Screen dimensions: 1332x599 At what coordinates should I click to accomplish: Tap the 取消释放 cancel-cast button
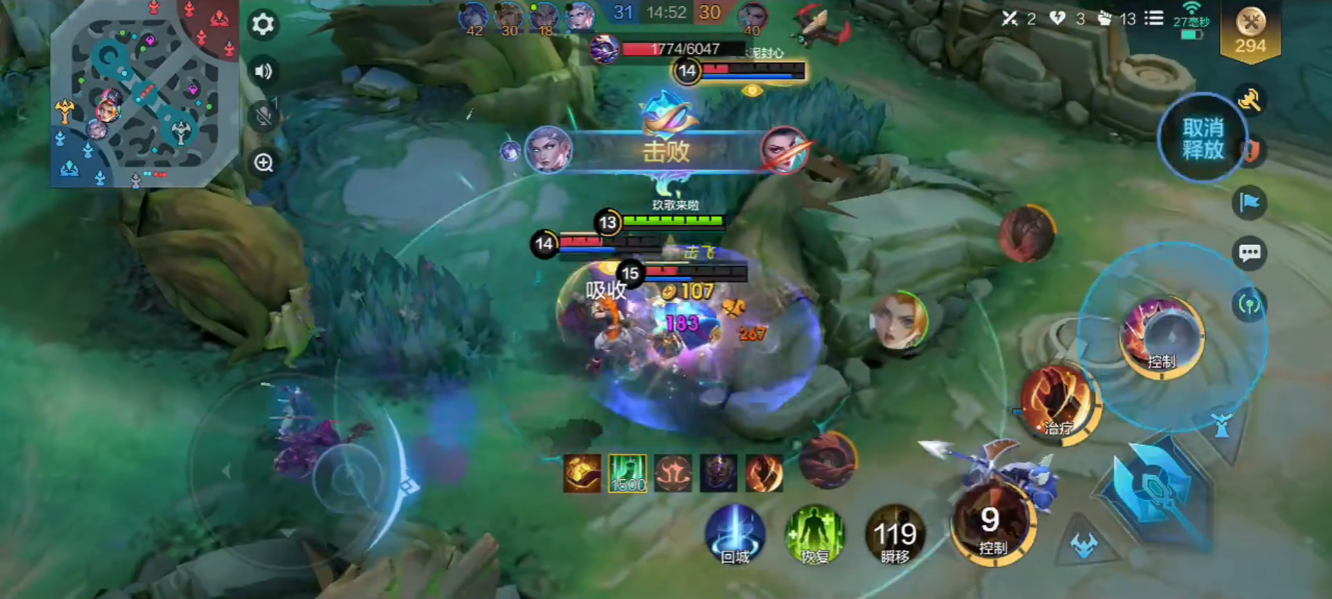pos(1202,139)
